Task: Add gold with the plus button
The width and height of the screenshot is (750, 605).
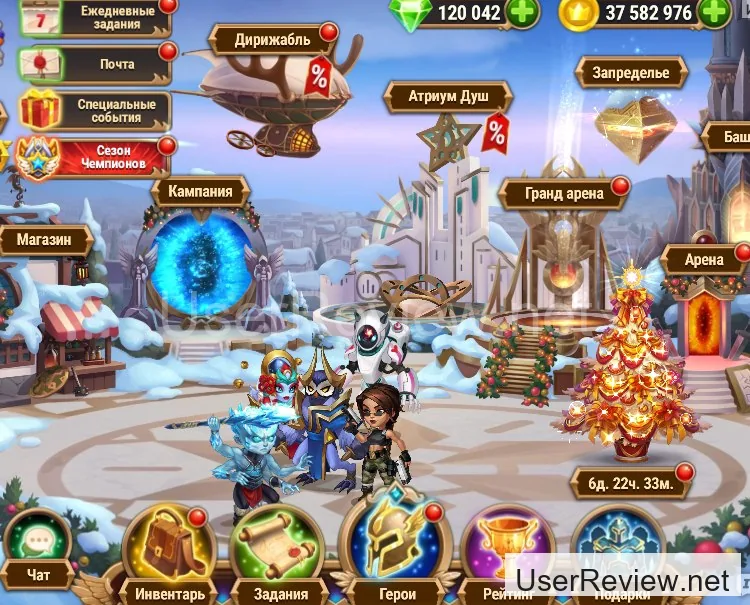Action: click(713, 12)
